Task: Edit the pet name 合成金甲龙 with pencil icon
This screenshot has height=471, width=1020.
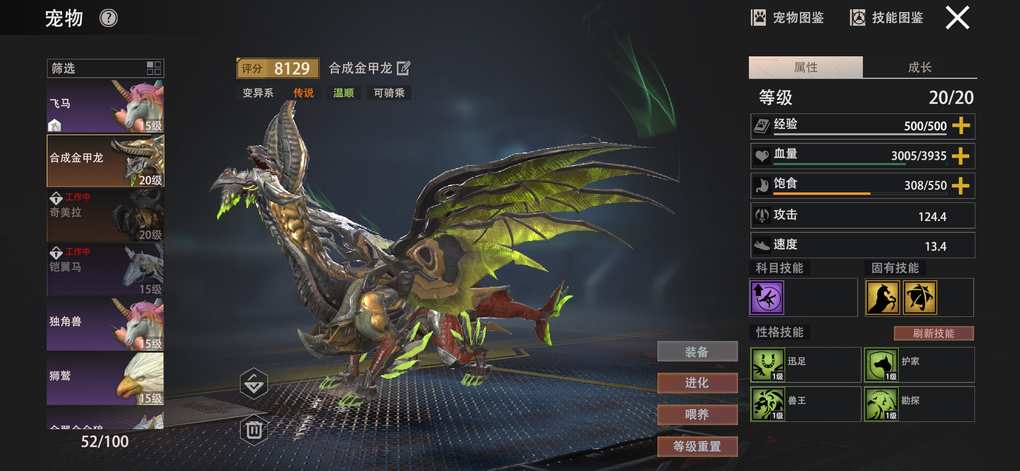Action: (x=404, y=68)
